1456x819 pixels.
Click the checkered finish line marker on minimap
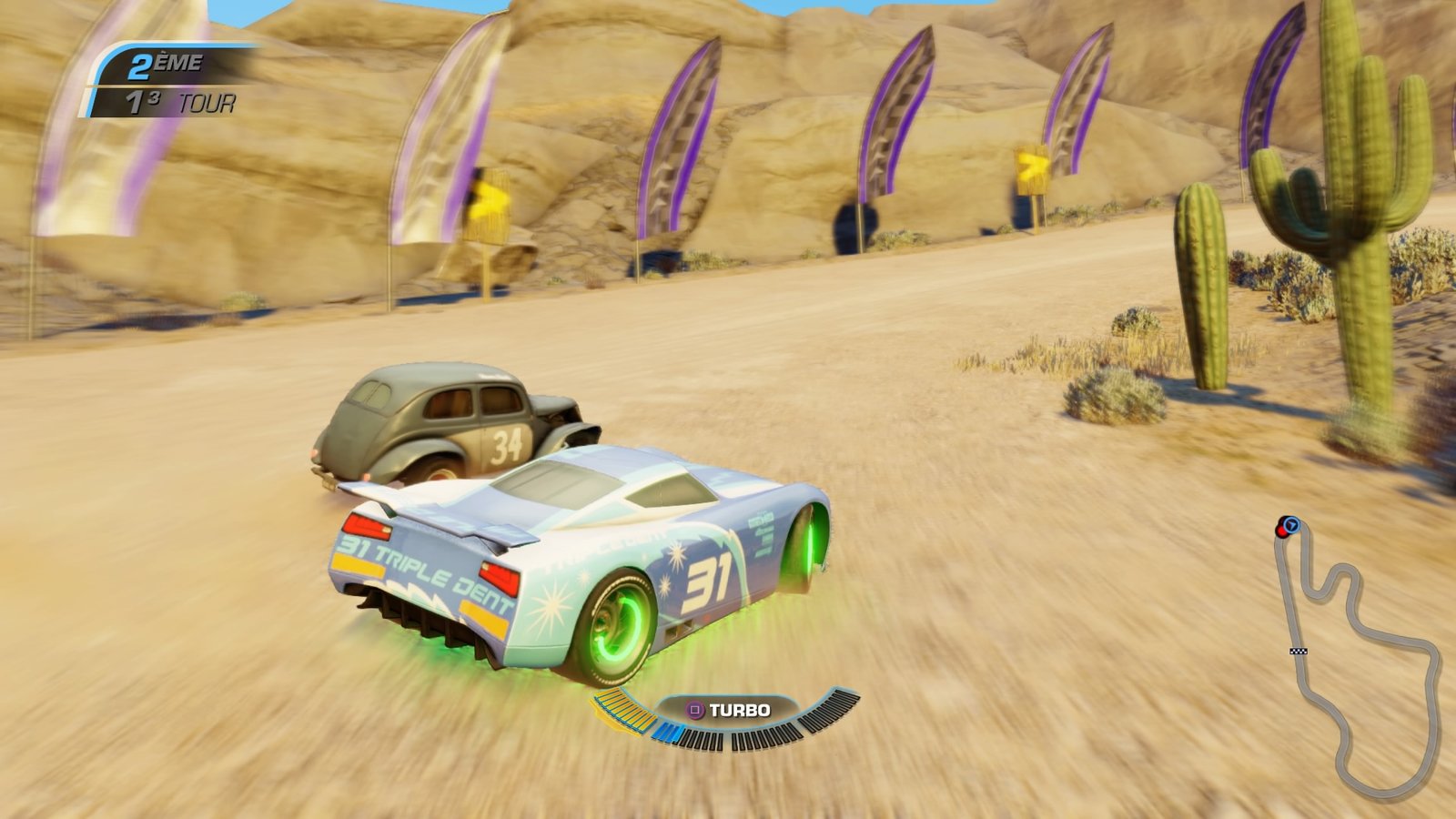1299,651
